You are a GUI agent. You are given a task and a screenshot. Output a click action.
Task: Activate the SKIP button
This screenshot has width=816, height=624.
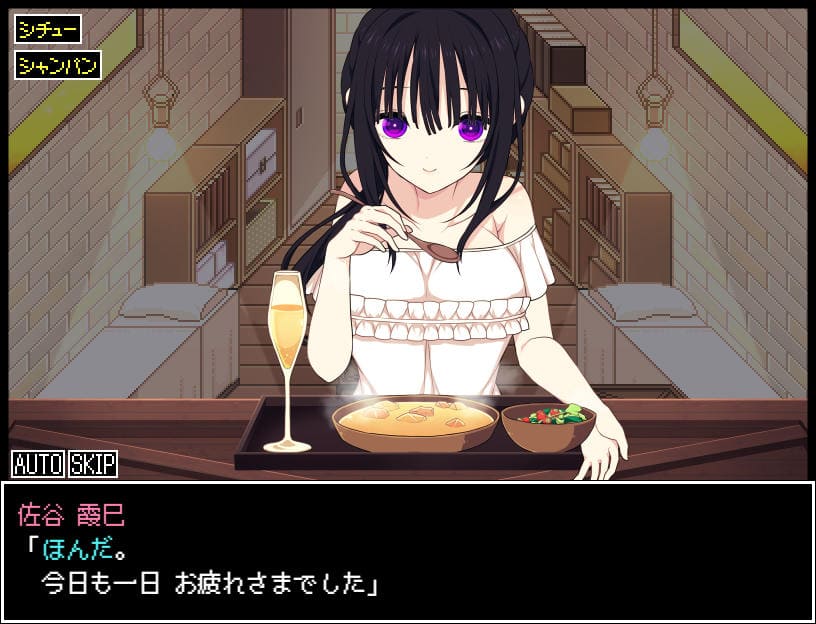coord(92,464)
